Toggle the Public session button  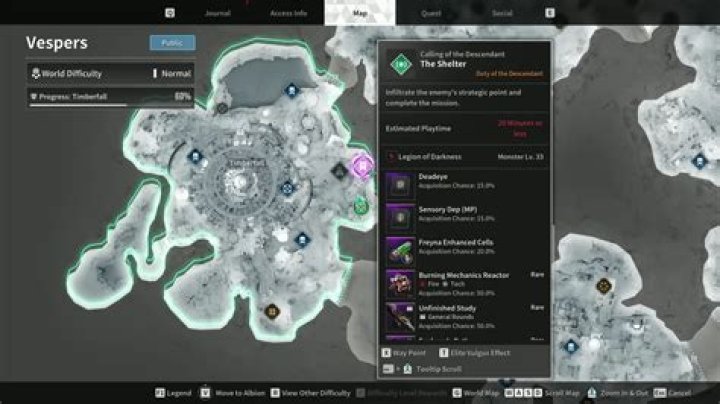point(172,43)
